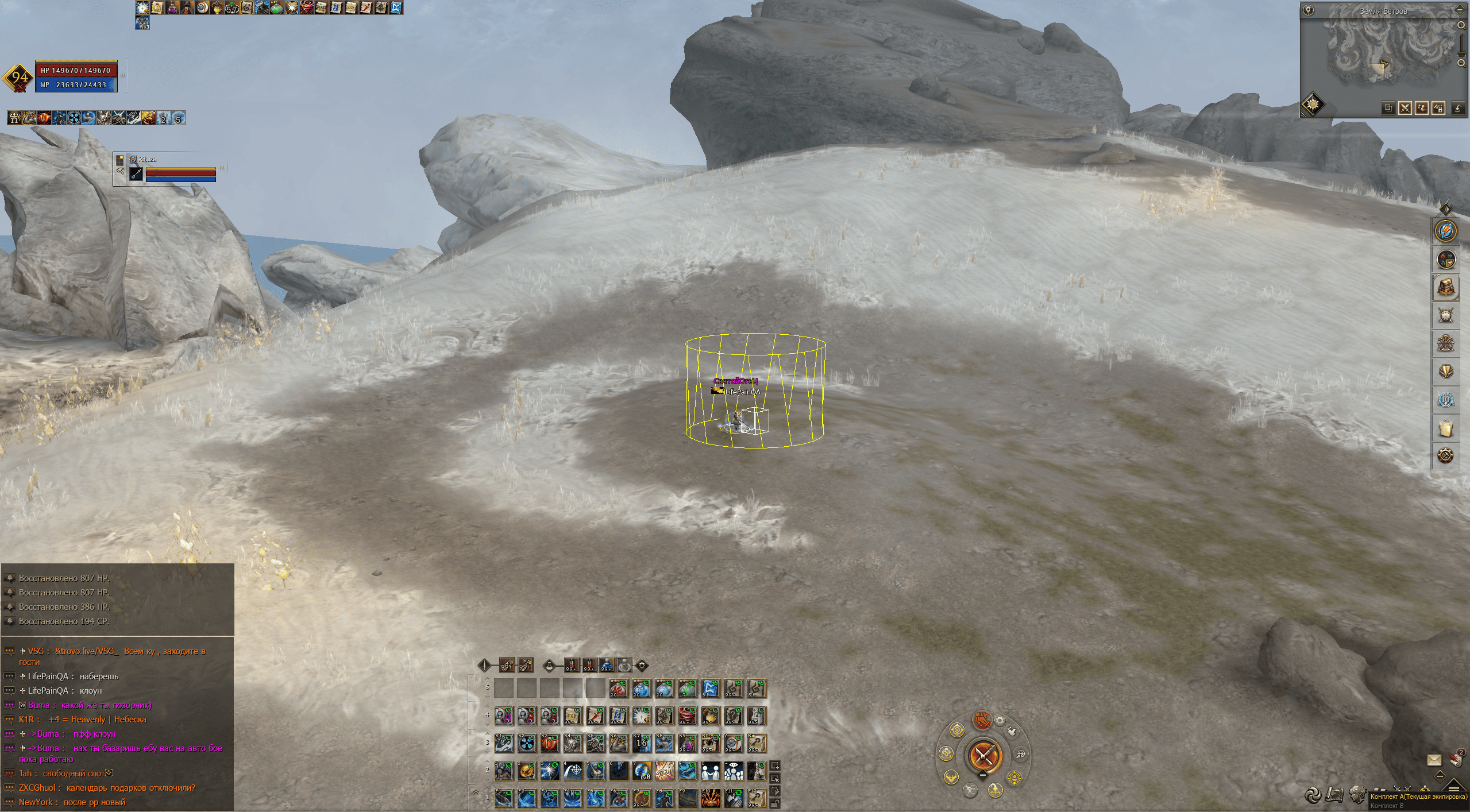Click the minimap zoom-out magnifier
This screenshot has width=1470, height=812.
[x=1461, y=63]
